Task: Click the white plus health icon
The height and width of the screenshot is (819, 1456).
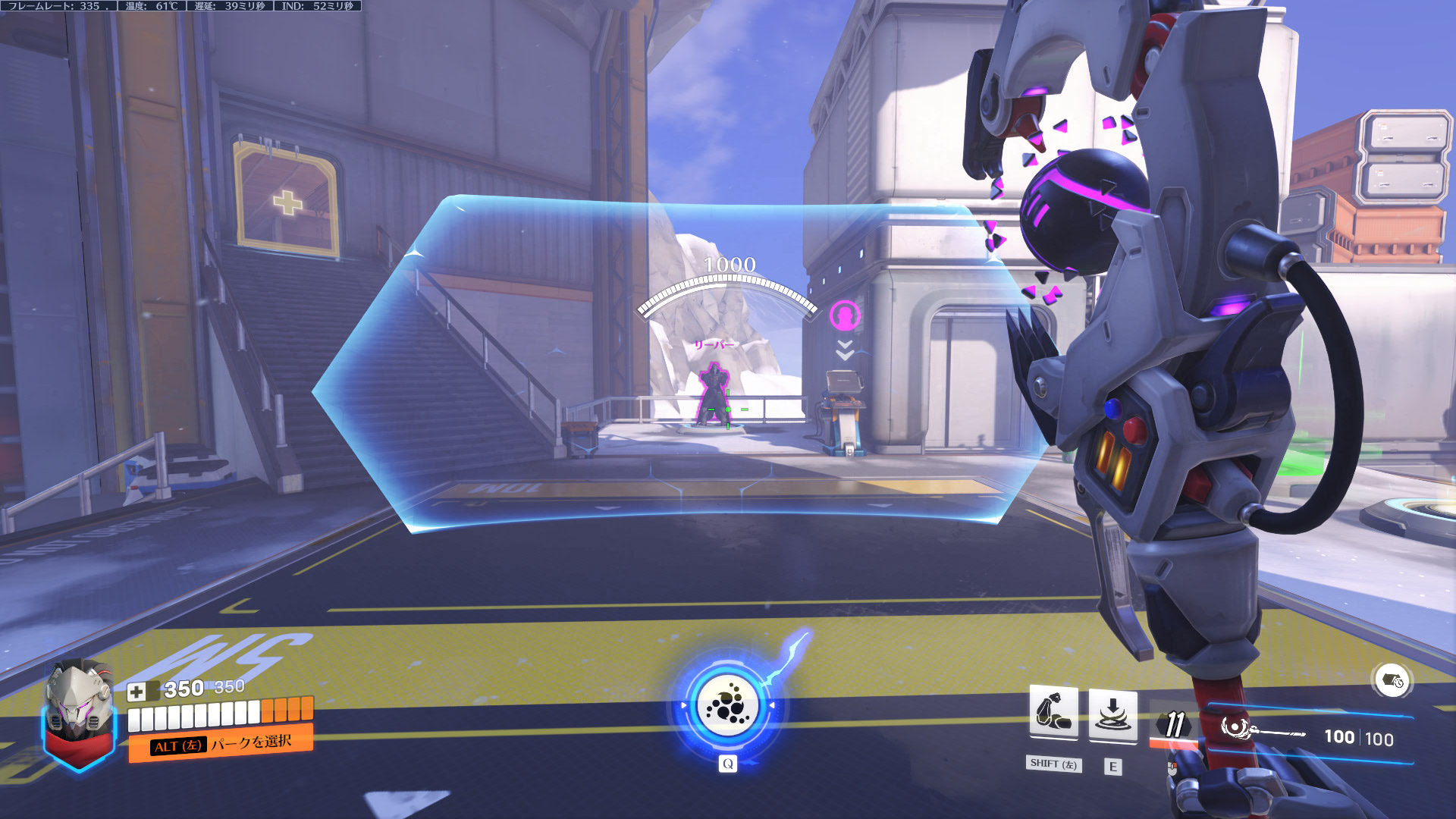Action: 136,692
